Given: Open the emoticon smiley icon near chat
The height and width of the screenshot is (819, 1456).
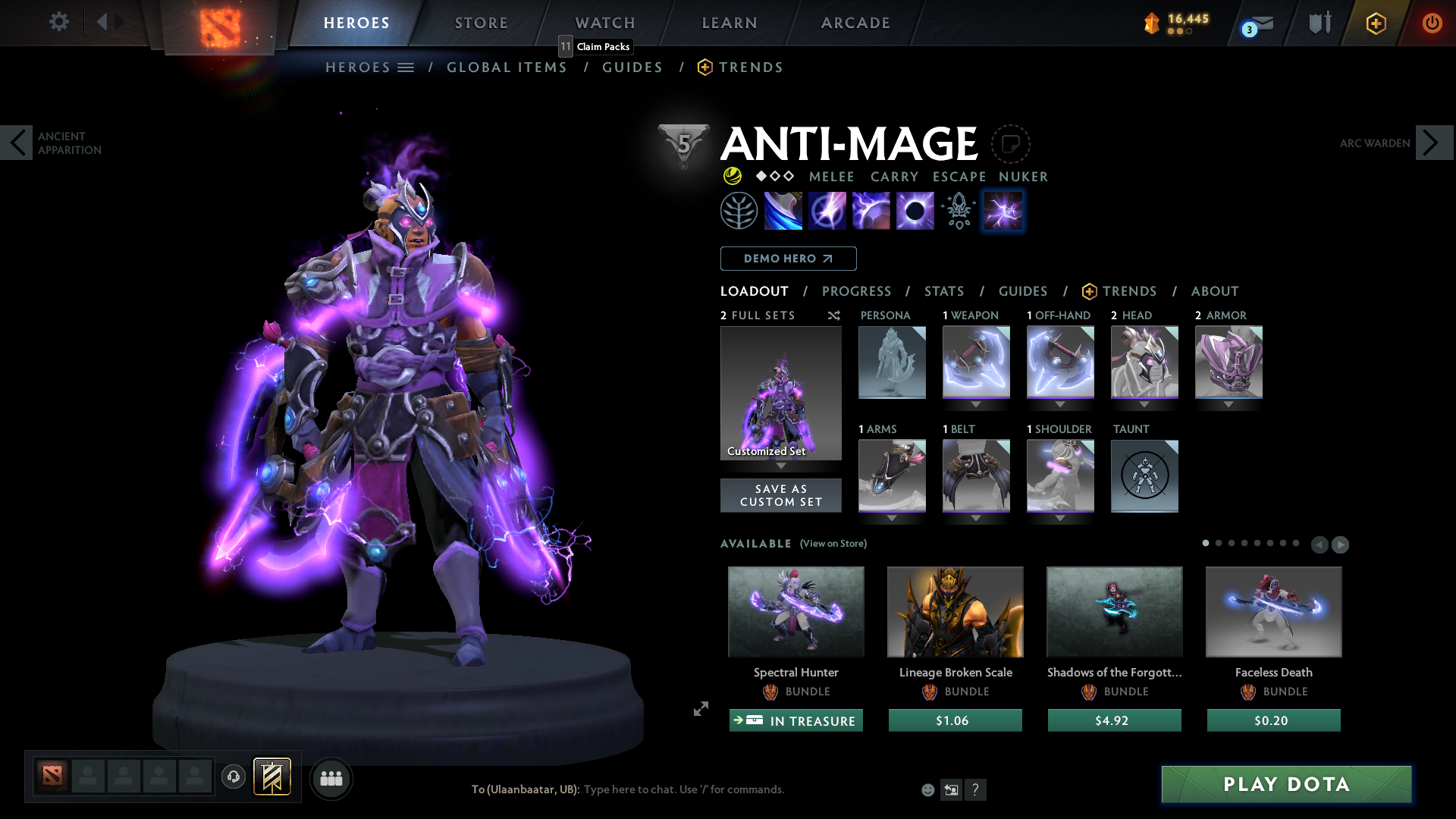Looking at the screenshot, I should [927, 789].
